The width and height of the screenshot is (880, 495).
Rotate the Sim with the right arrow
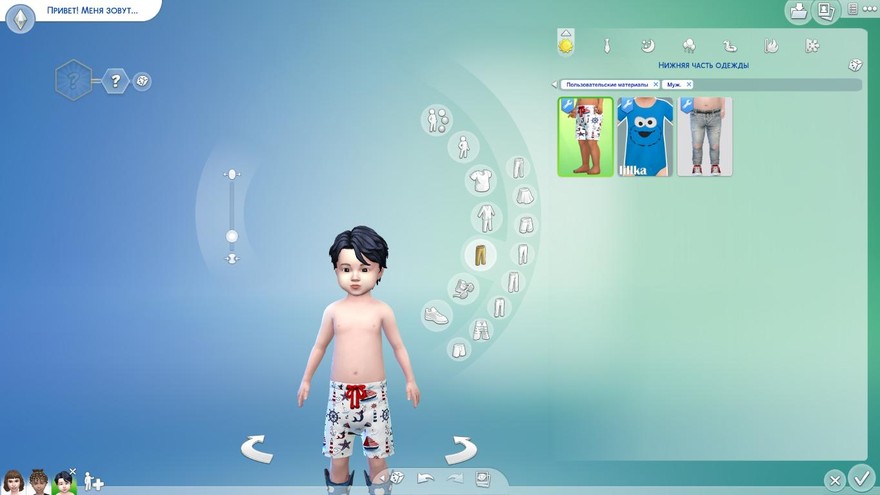pos(460,449)
